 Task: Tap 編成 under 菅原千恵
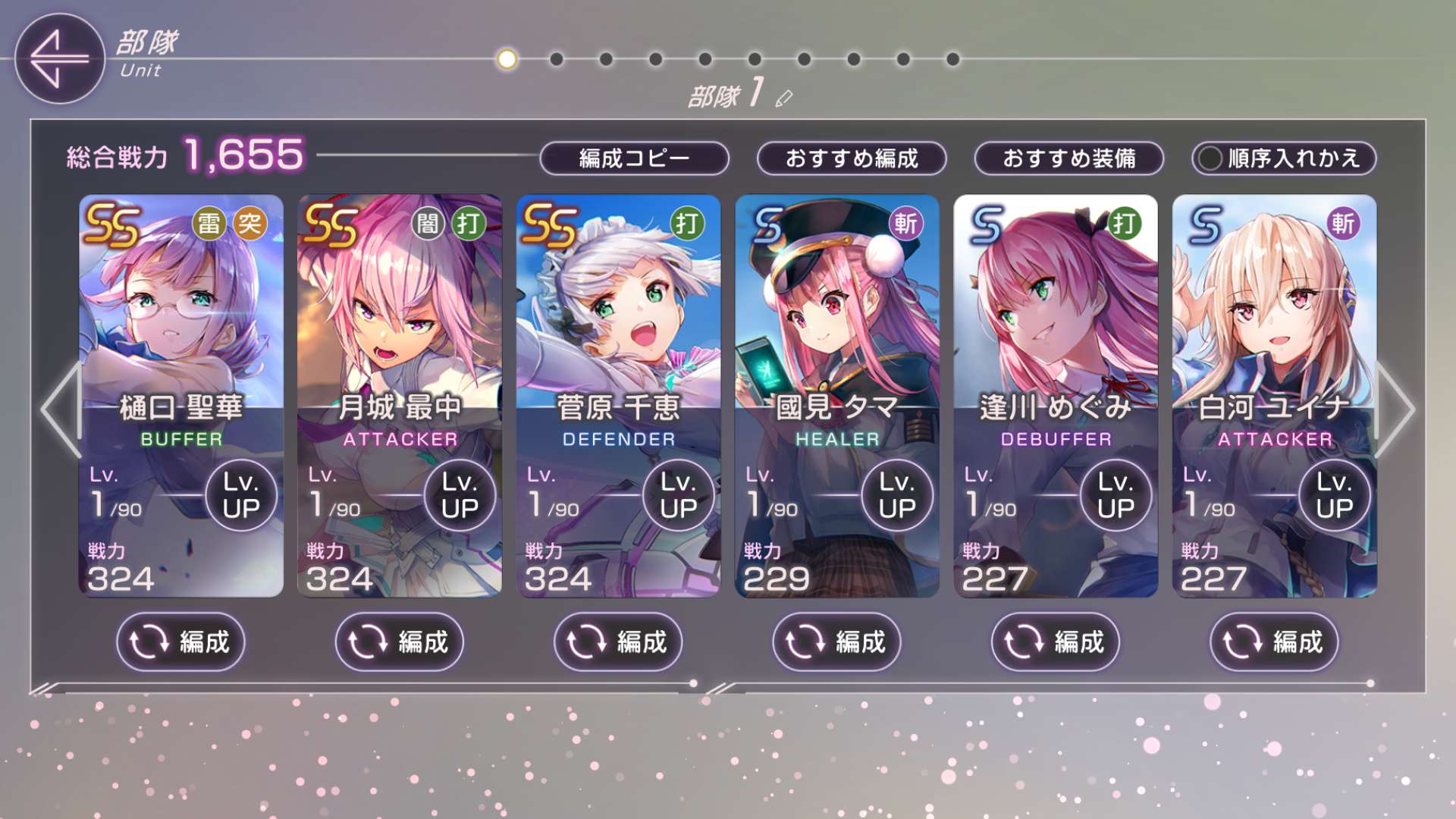pyautogui.click(x=618, y=642)
